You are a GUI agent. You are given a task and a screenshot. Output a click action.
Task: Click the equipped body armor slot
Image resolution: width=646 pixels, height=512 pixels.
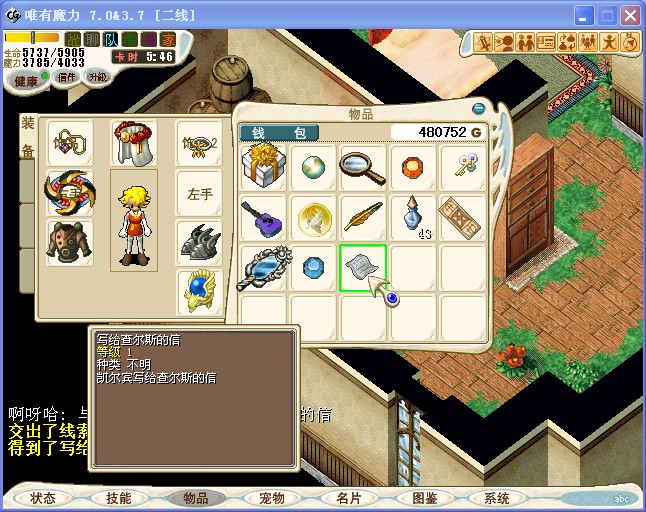(69, 243)
